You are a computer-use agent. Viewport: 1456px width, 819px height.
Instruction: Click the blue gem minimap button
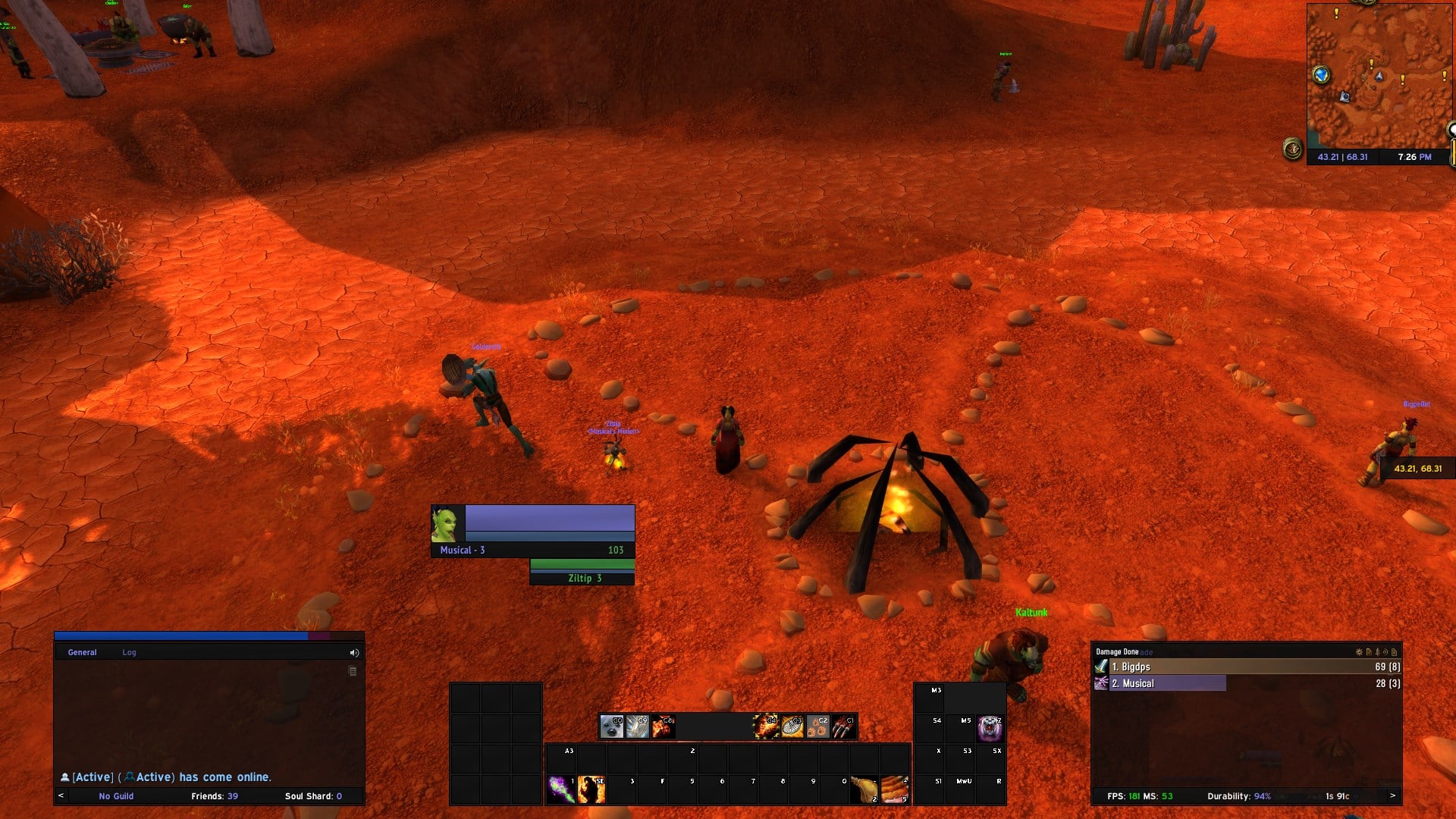pyautogui.click(x=1322, y=74)
